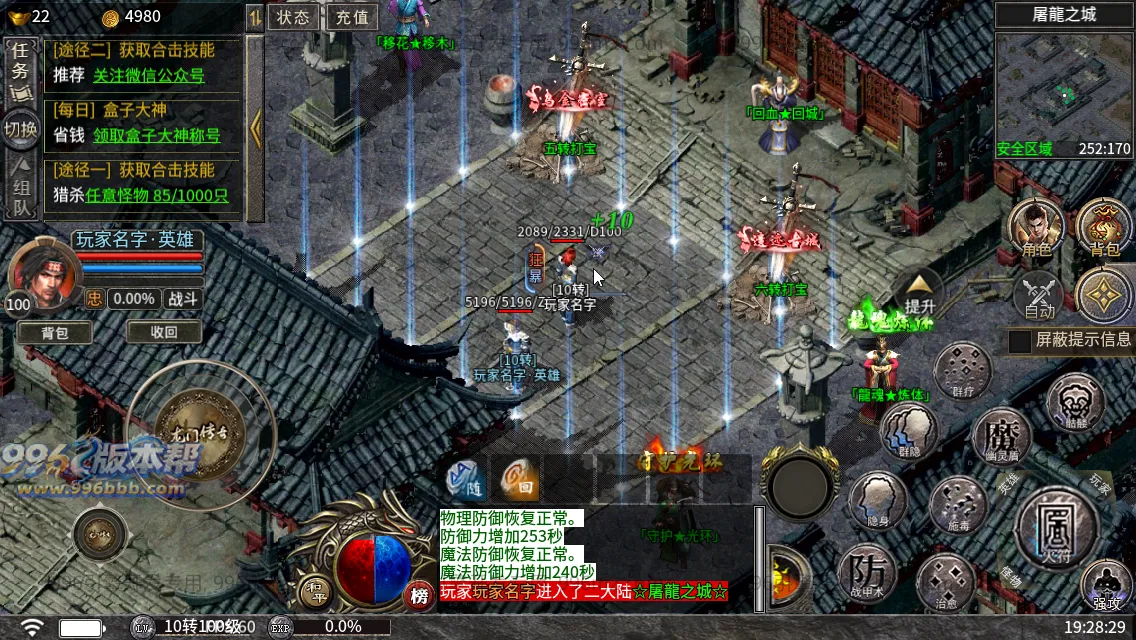Open the 榜 ranking board

(x=420, y=596)
